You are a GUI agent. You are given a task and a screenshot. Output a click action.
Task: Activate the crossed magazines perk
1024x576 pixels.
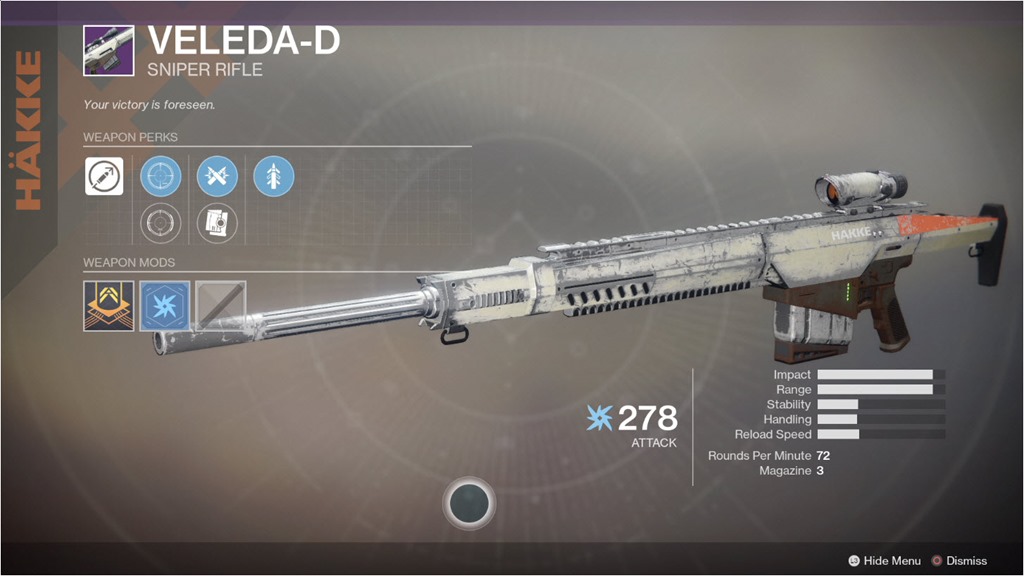tap(217, 176)
